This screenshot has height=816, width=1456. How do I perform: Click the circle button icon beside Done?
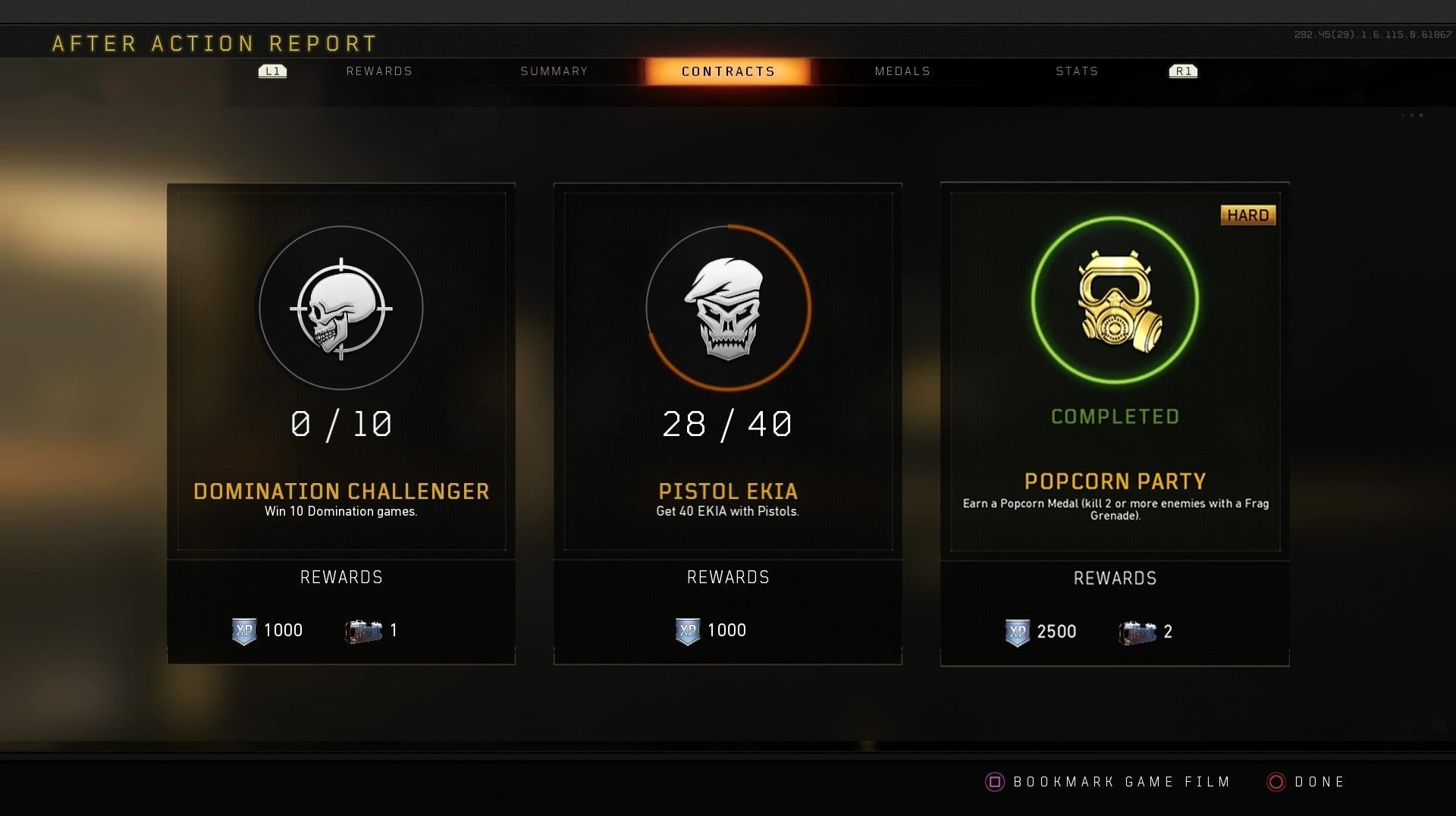pyautogui.click(x=1276, y=782)
